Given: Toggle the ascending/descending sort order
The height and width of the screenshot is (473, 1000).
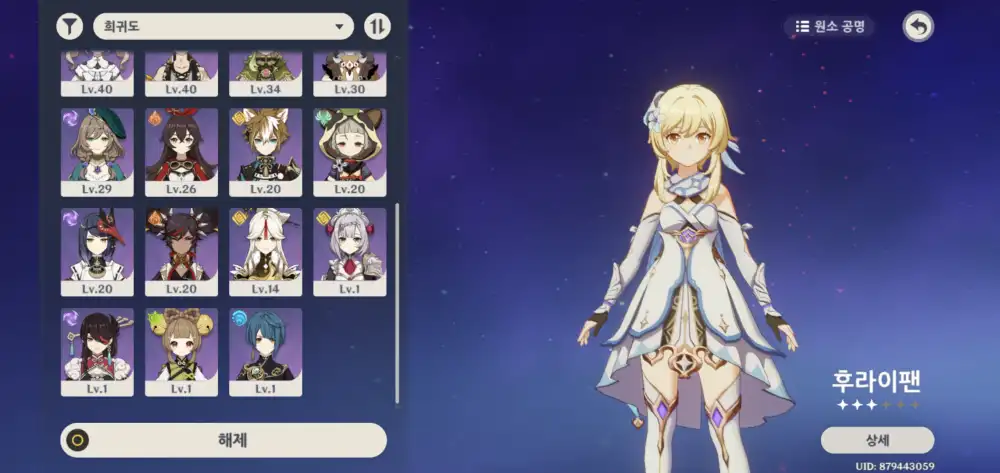Looking at the screenshot, I should pos(378,26).
